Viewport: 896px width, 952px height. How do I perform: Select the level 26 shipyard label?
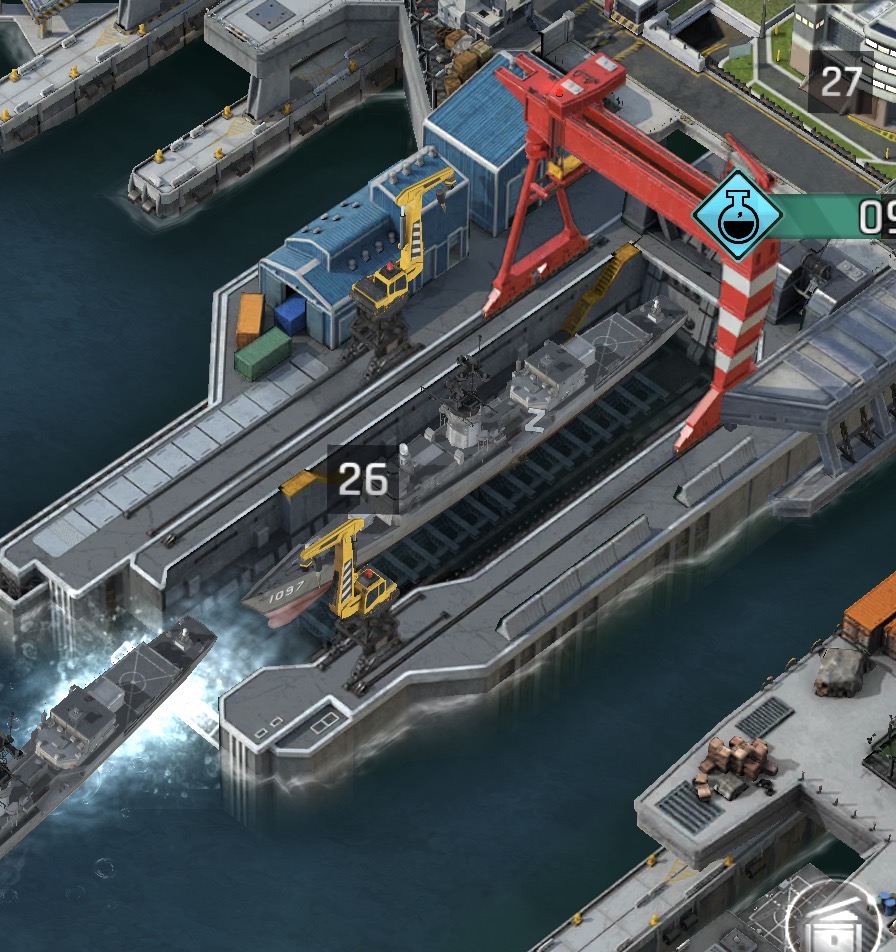pyautogui.click(x=362, y=480)
